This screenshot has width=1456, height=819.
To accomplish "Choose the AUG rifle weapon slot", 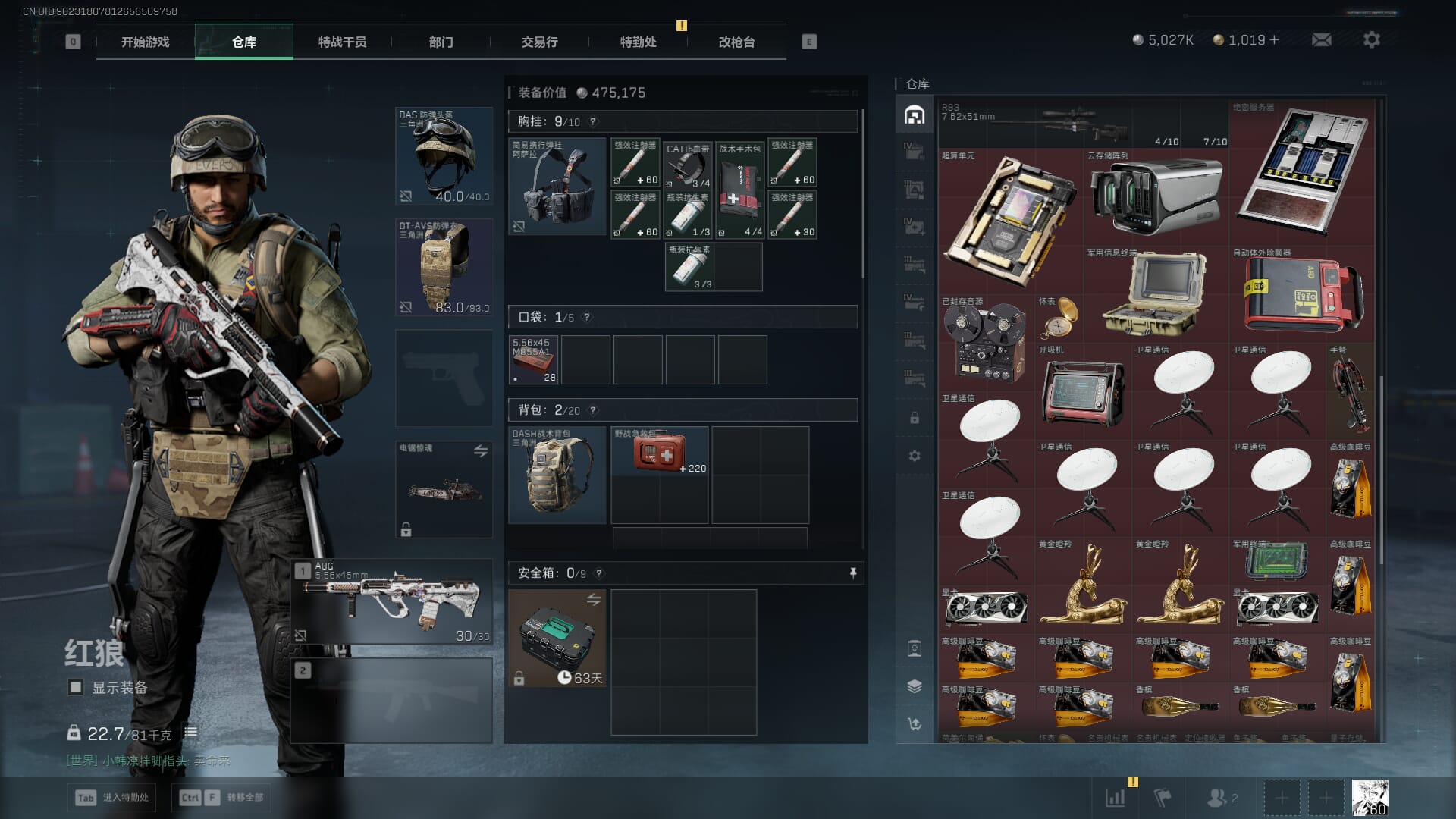I will click(x=392, y=602).
